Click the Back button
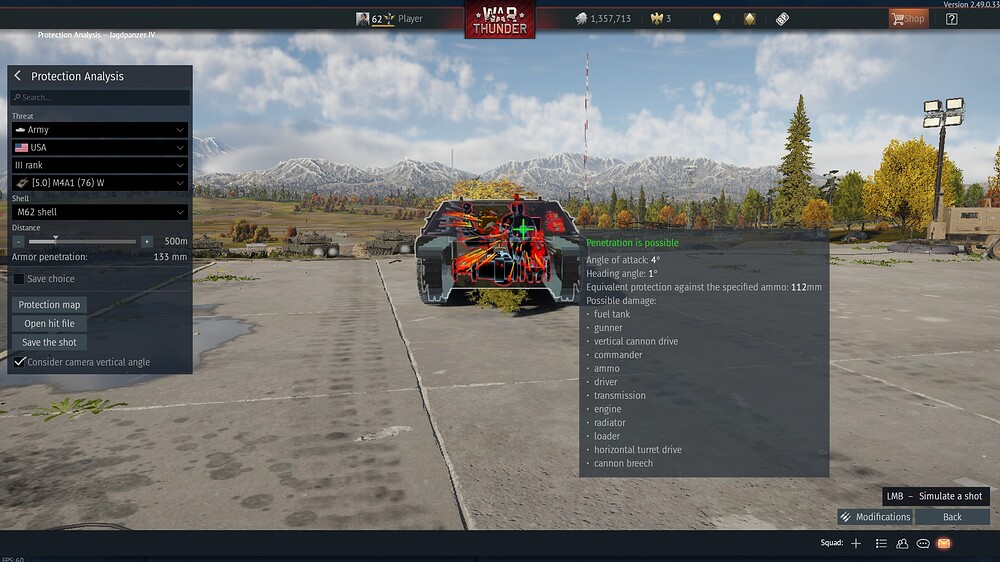Image resolution: width=1000 pixels, height=562 pixels. pyautogui.click(x=952, y=517)
